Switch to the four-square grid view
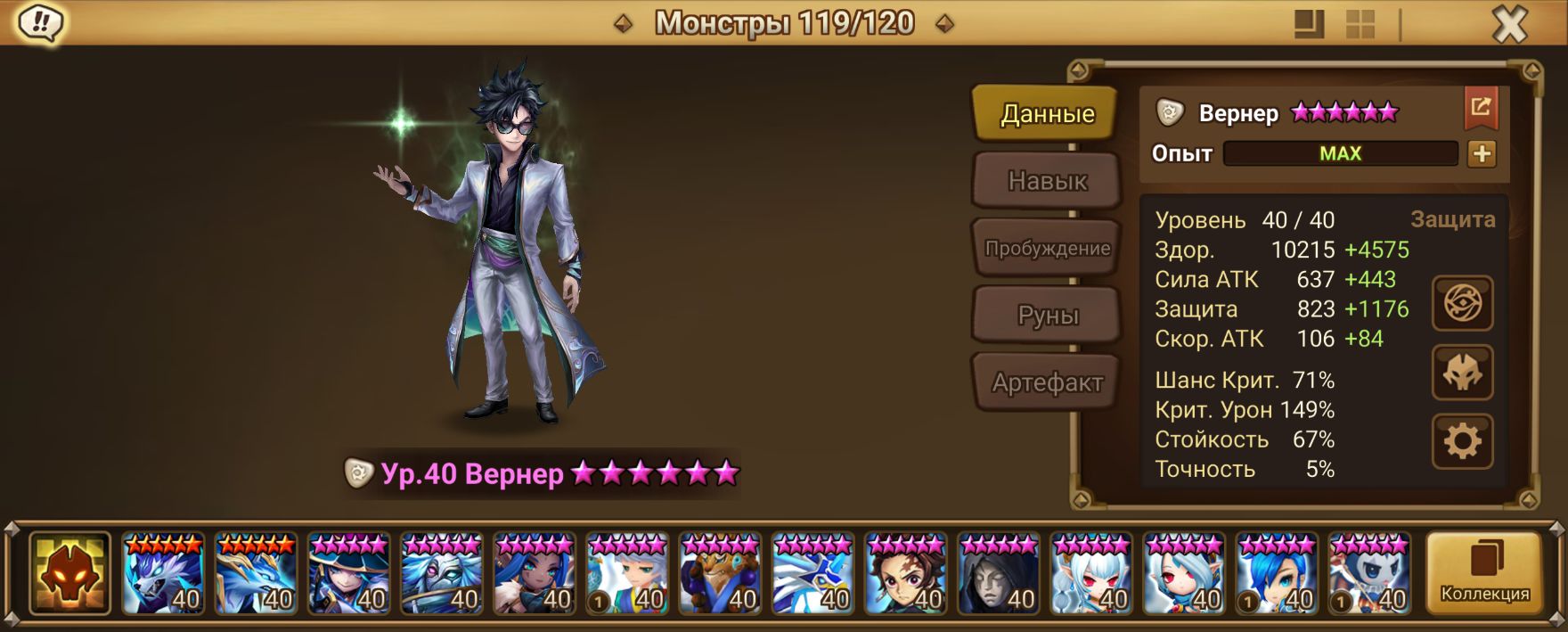This screenshot has height=632, width=1568. (x=1360, y=24)
